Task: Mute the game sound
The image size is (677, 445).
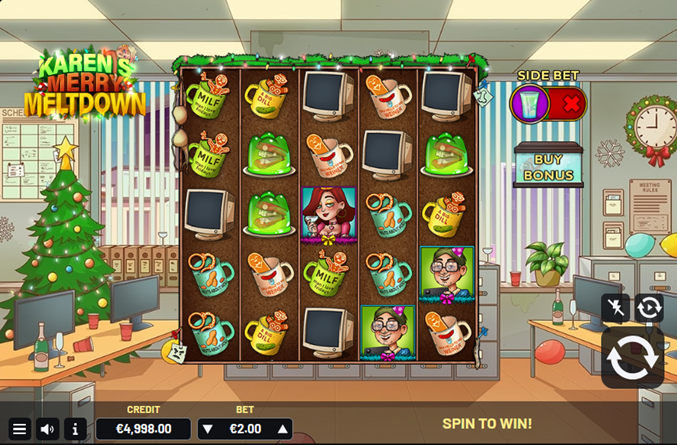Action: pyautogui.click(x=47, y=429)
